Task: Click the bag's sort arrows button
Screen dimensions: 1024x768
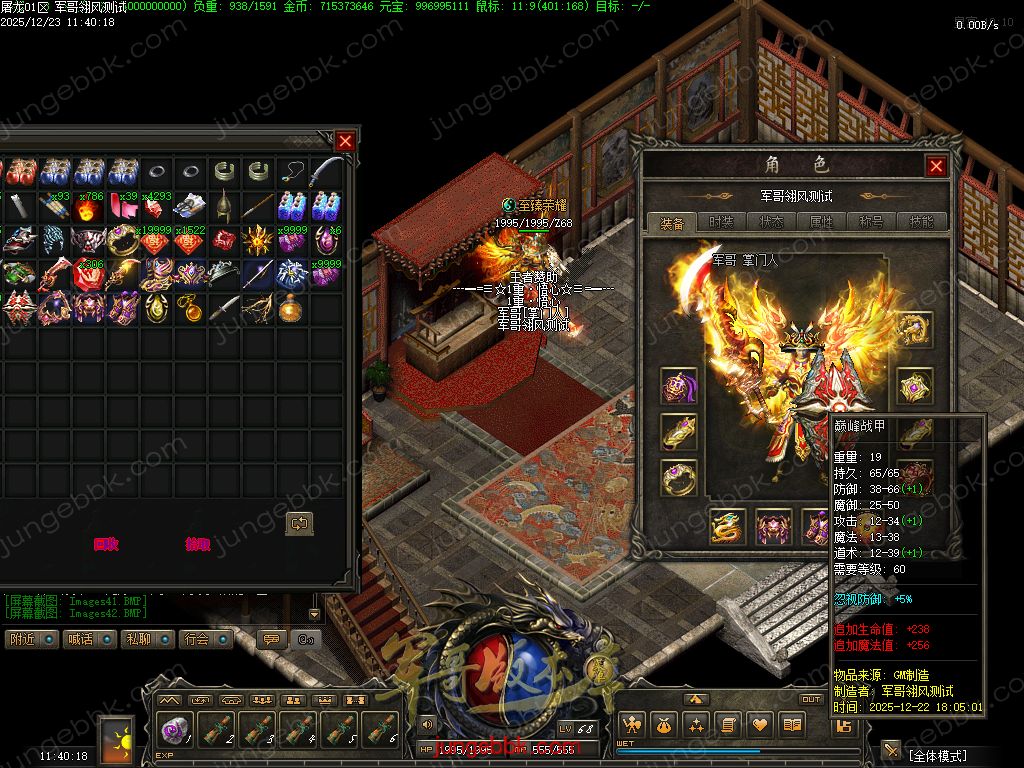Action: tap(299, 523)
